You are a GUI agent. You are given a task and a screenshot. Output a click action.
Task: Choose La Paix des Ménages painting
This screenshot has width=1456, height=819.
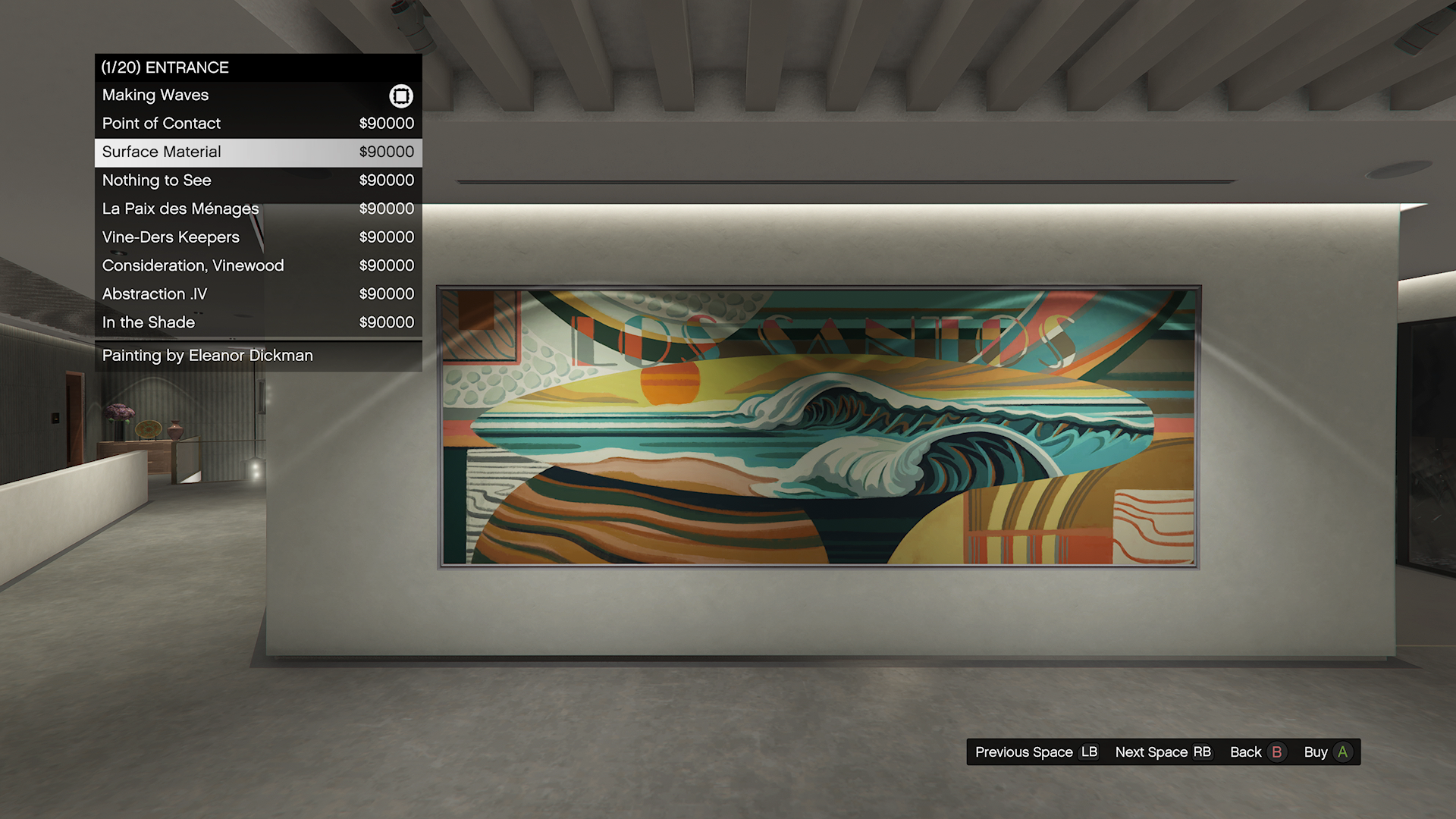click(258, 209)
